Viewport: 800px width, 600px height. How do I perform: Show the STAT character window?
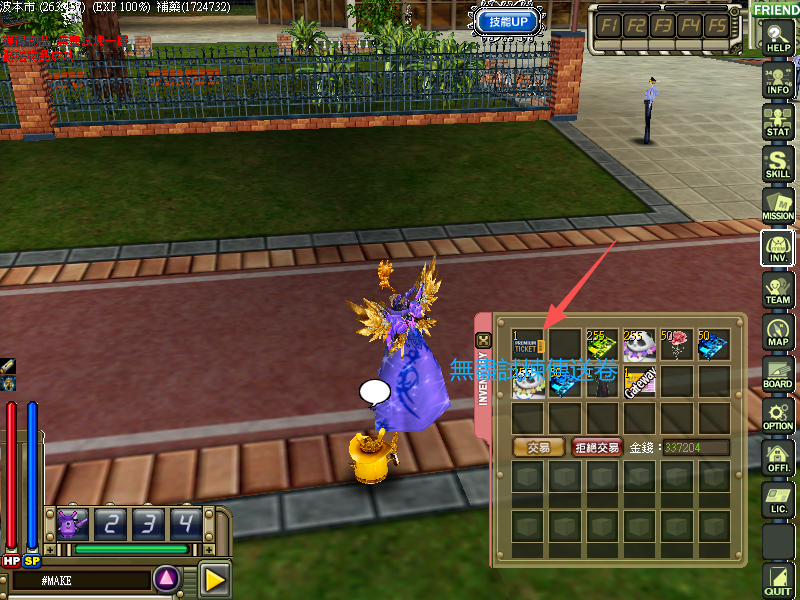pyautogui.click(x=777, y=122)
